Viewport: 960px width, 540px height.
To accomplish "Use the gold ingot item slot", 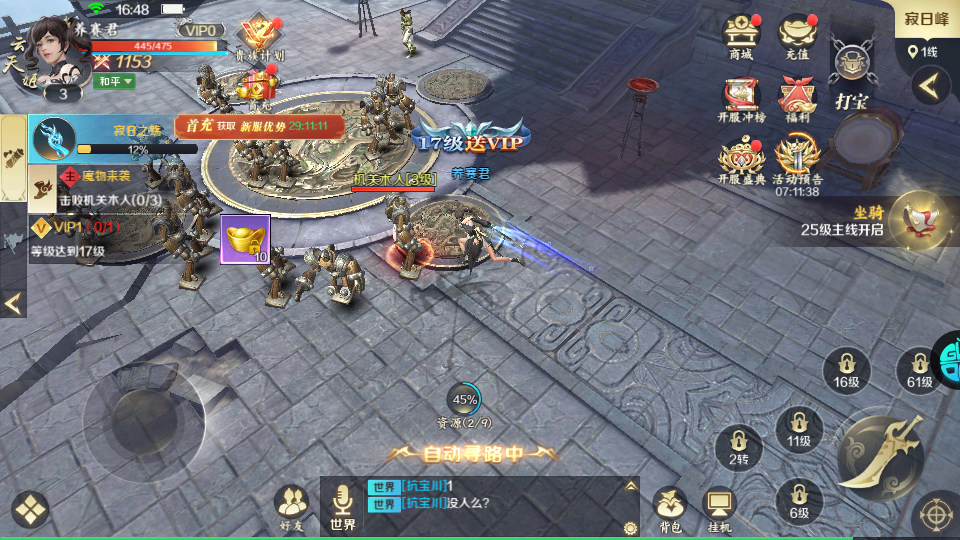I will coord(245,239).
